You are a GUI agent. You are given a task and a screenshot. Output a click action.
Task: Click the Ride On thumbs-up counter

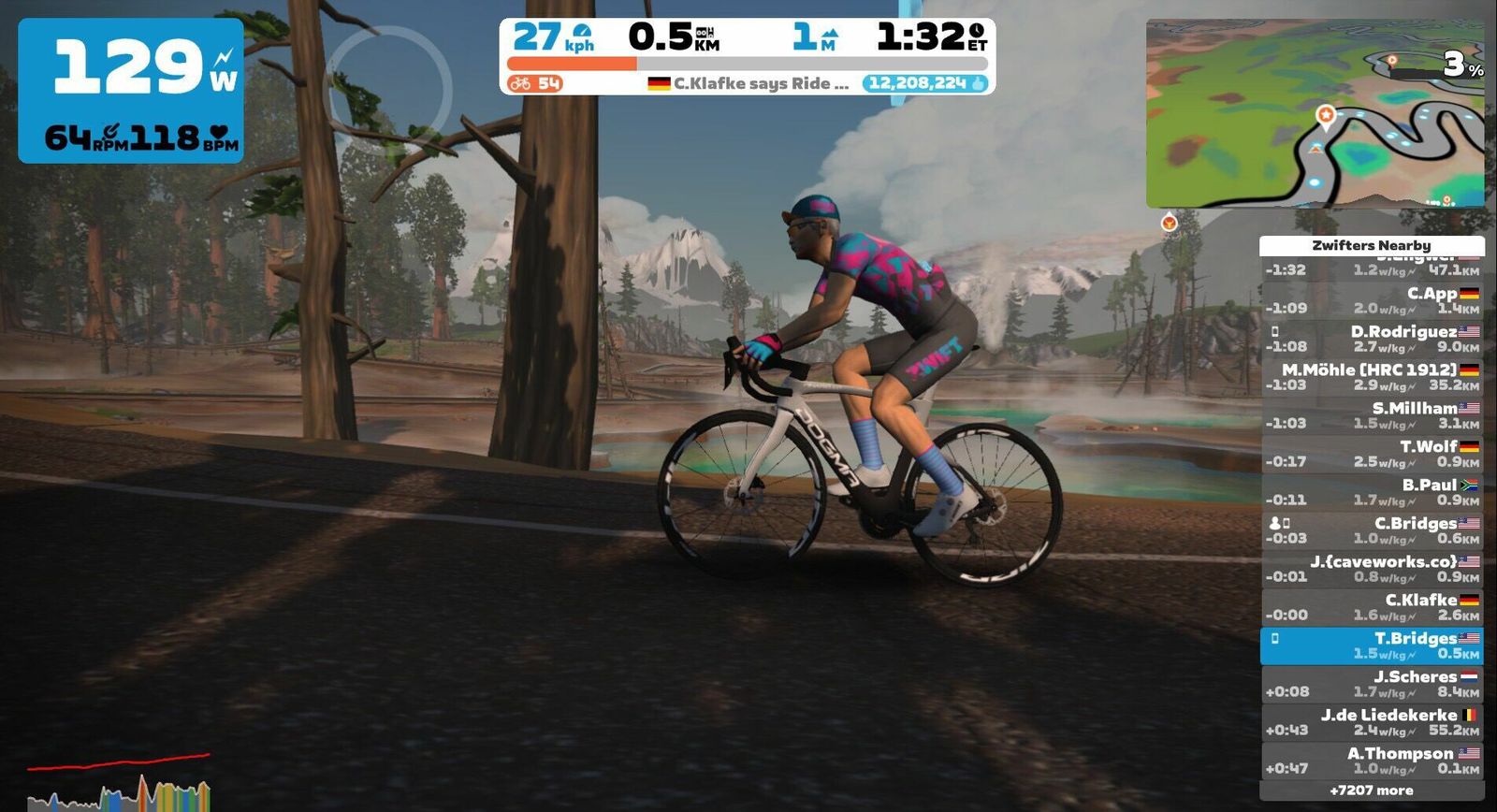click(x=927, y=83)
